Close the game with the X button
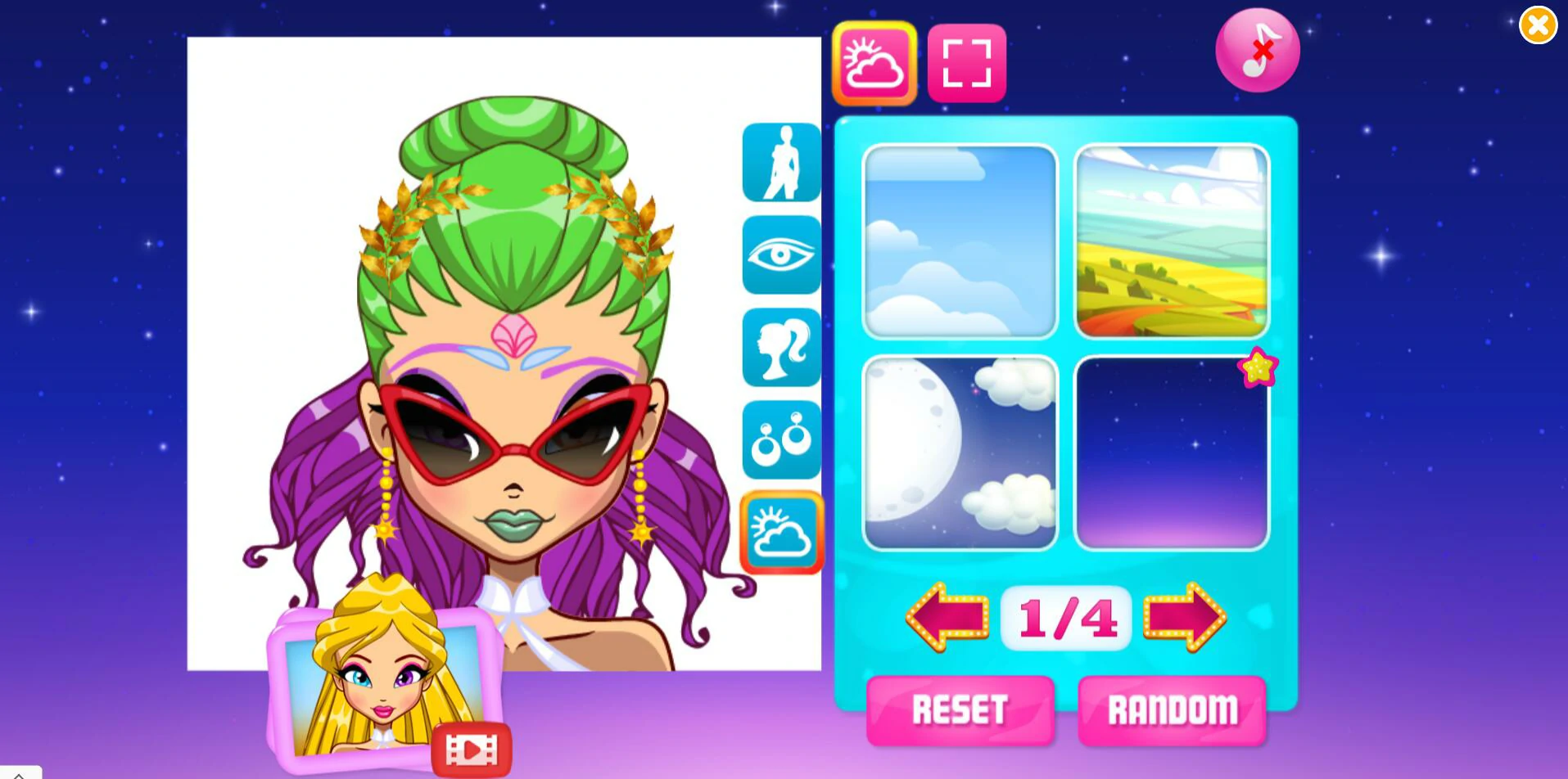The width and height of the screenshot is (1568, 779). 1538,25
